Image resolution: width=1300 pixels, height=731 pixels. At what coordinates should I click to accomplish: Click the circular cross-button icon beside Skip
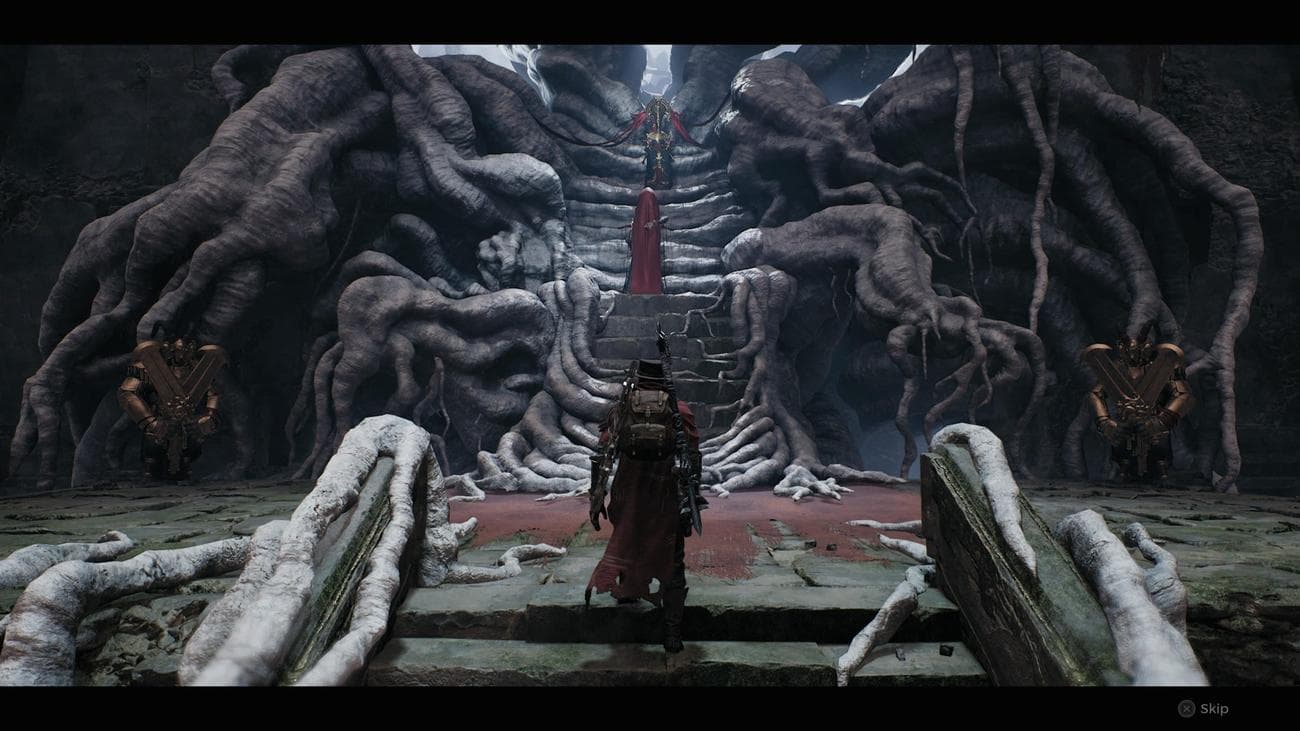pos(1187,710)
